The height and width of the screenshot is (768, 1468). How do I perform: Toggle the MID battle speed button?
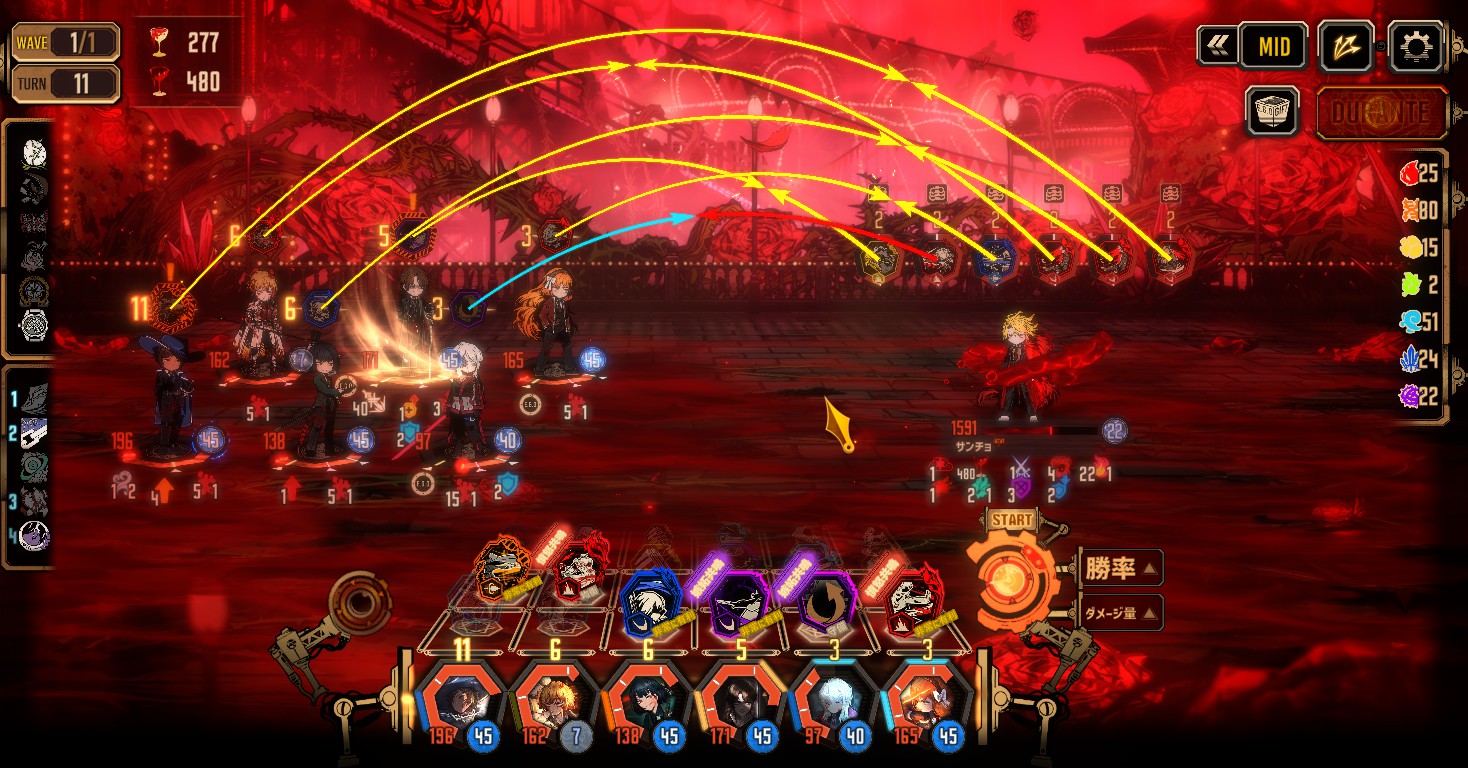click(x=1273, y=46)
